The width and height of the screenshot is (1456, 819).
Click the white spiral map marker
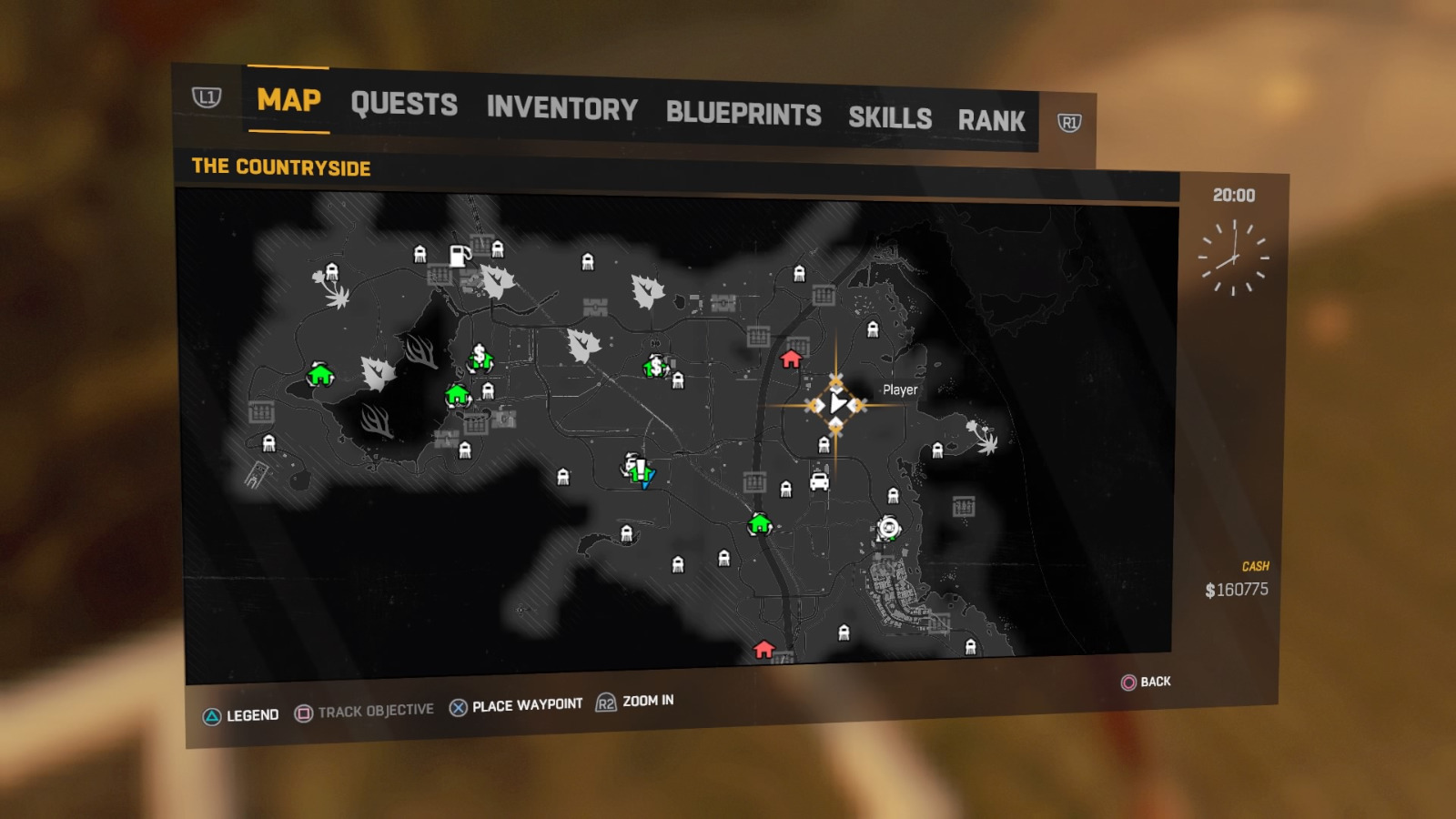click(888, 527)
